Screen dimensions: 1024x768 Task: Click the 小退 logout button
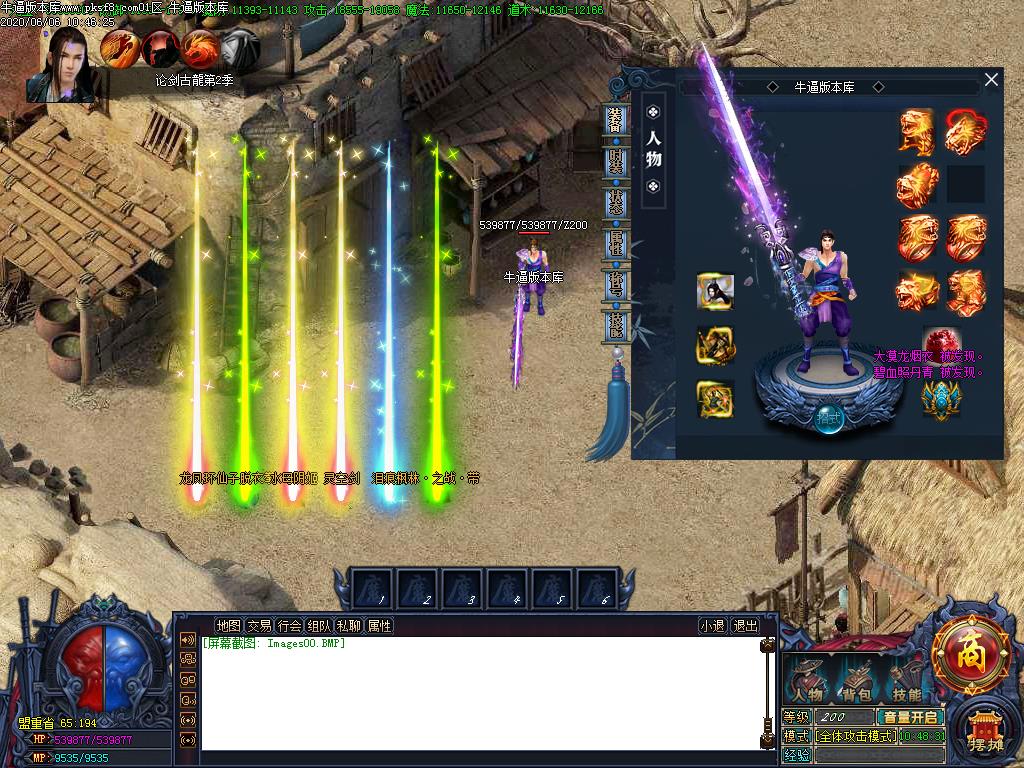pos(712,626)
